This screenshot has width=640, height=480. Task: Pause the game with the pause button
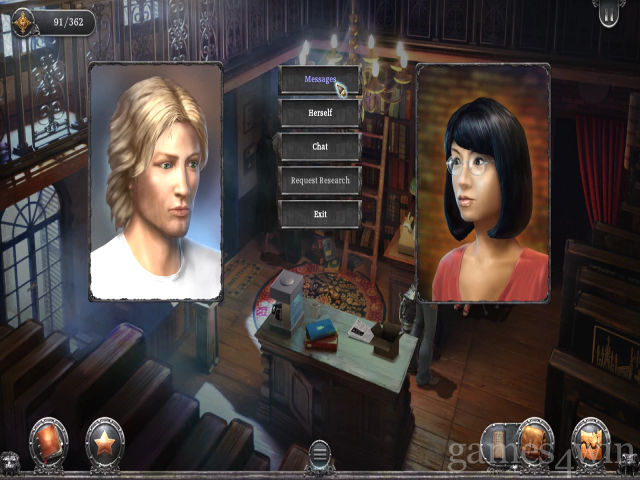(x=608, y=13)
